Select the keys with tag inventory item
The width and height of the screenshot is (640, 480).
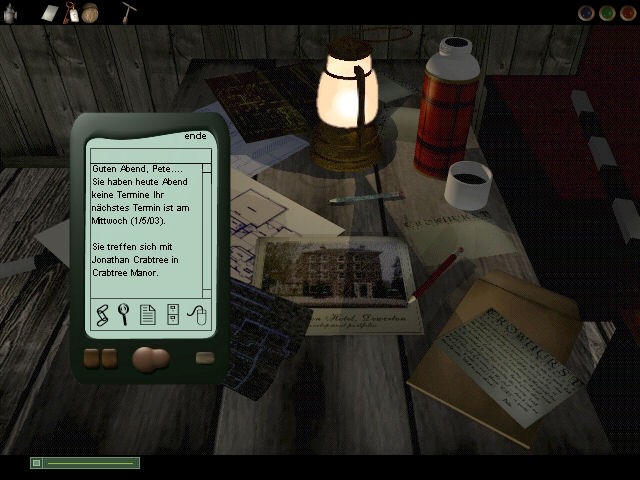(x=72, y=12)
